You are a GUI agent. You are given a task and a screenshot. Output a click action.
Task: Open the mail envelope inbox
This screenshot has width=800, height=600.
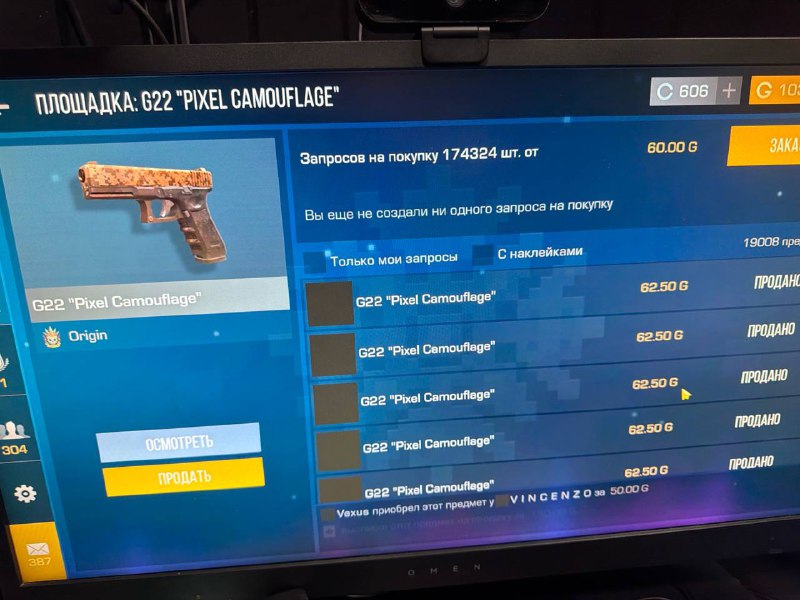38,548
